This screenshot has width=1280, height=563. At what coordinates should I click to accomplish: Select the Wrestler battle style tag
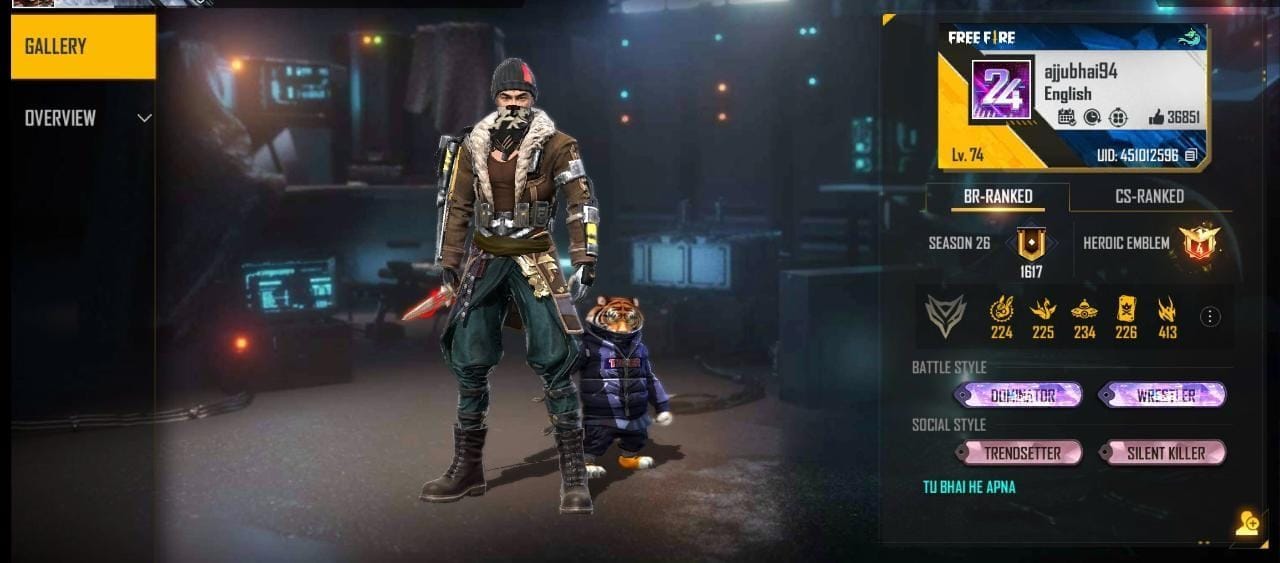(1162, 395)
